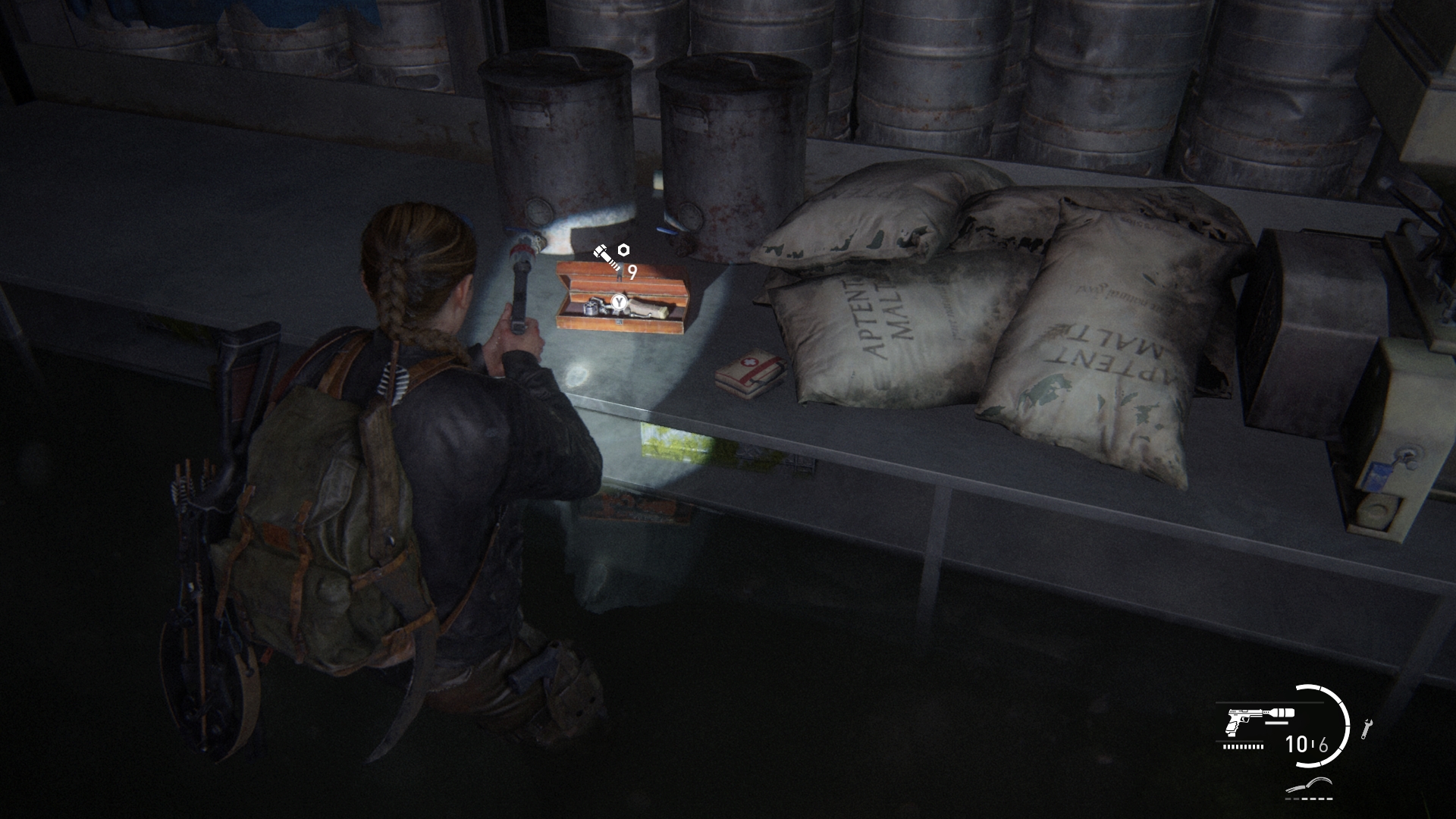The image size is (1456, 819).
Task: Click the bolt and nut parts icon
Action: coord(611,254)
